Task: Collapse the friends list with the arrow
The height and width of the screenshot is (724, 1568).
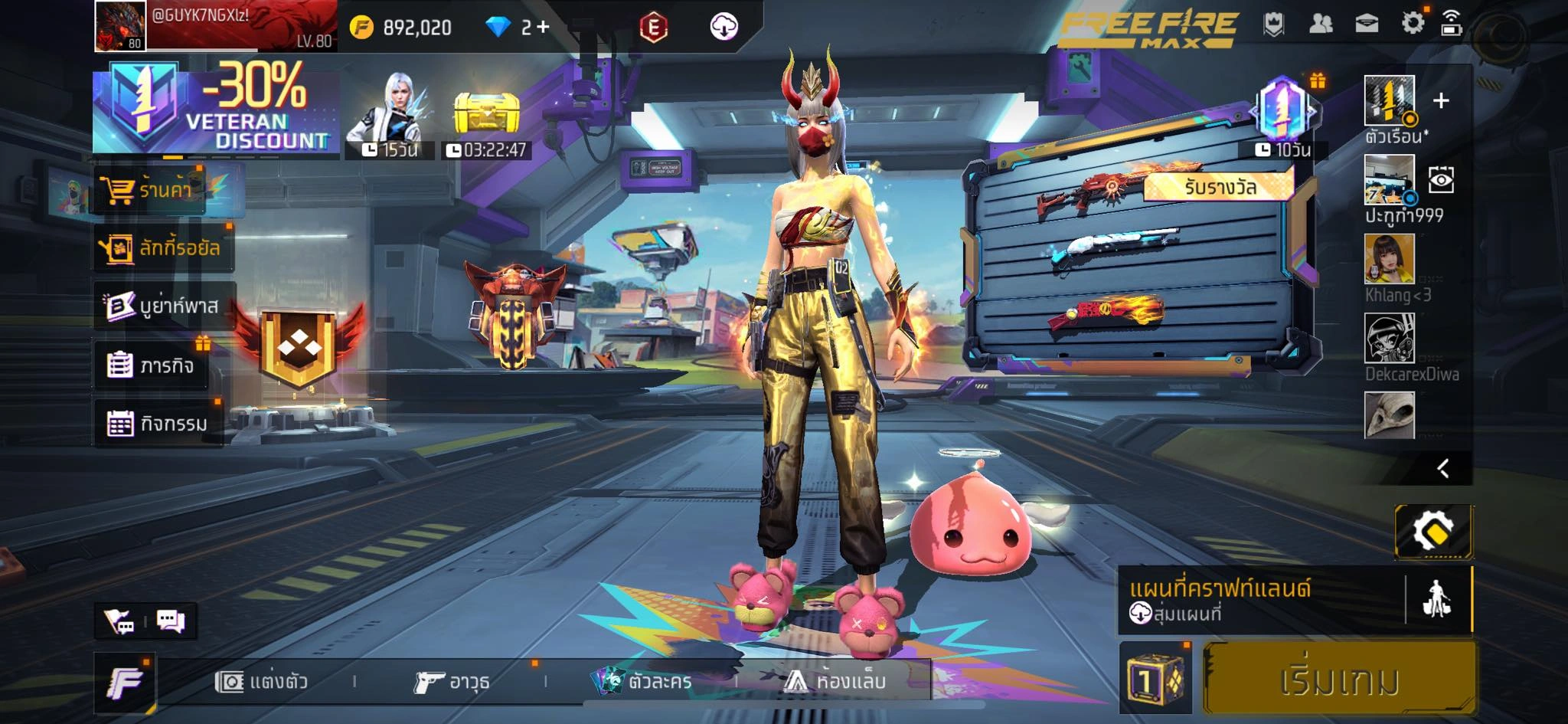Action: (x=1443, y=468)
